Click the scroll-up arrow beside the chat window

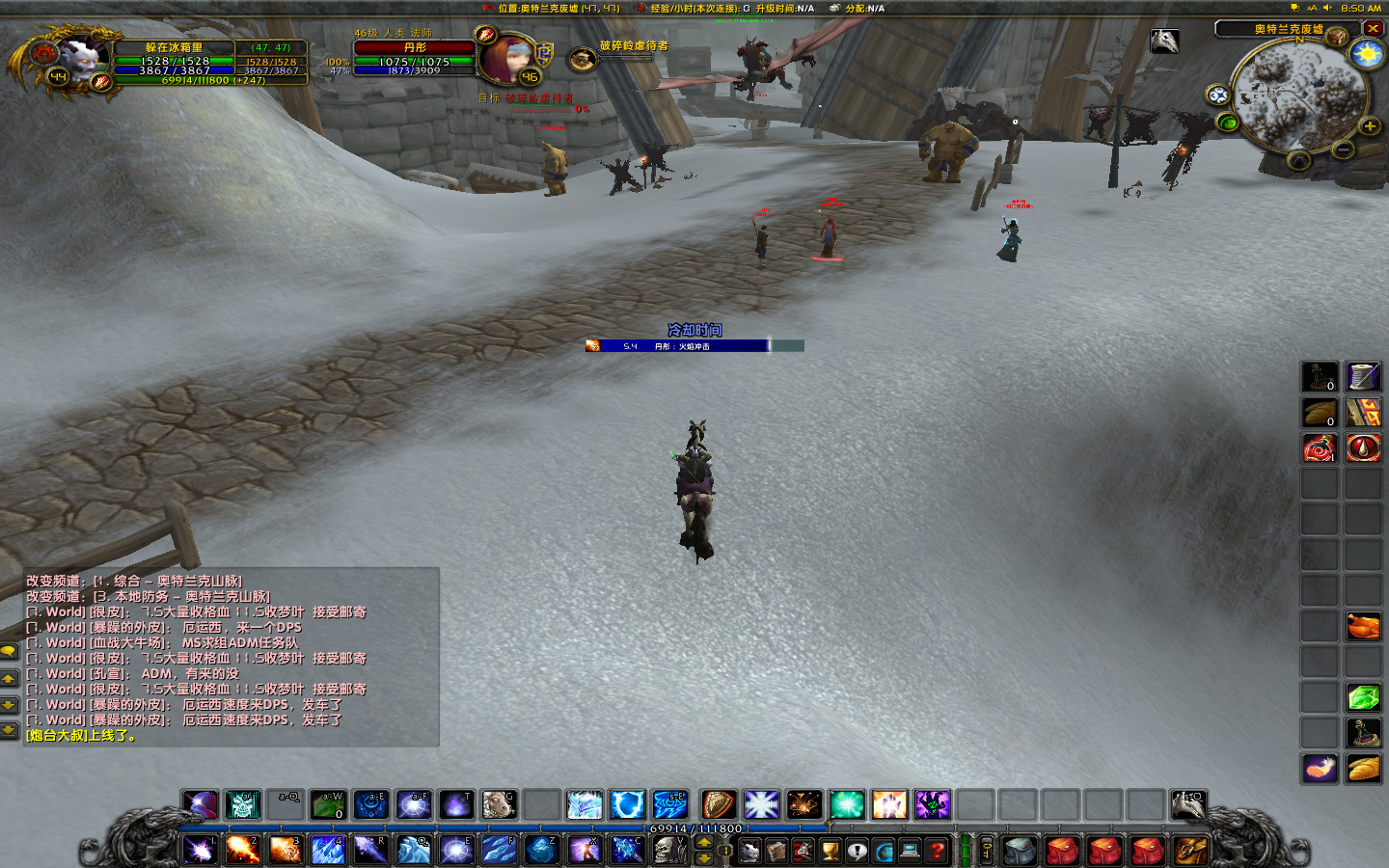[x=10, y=678]
